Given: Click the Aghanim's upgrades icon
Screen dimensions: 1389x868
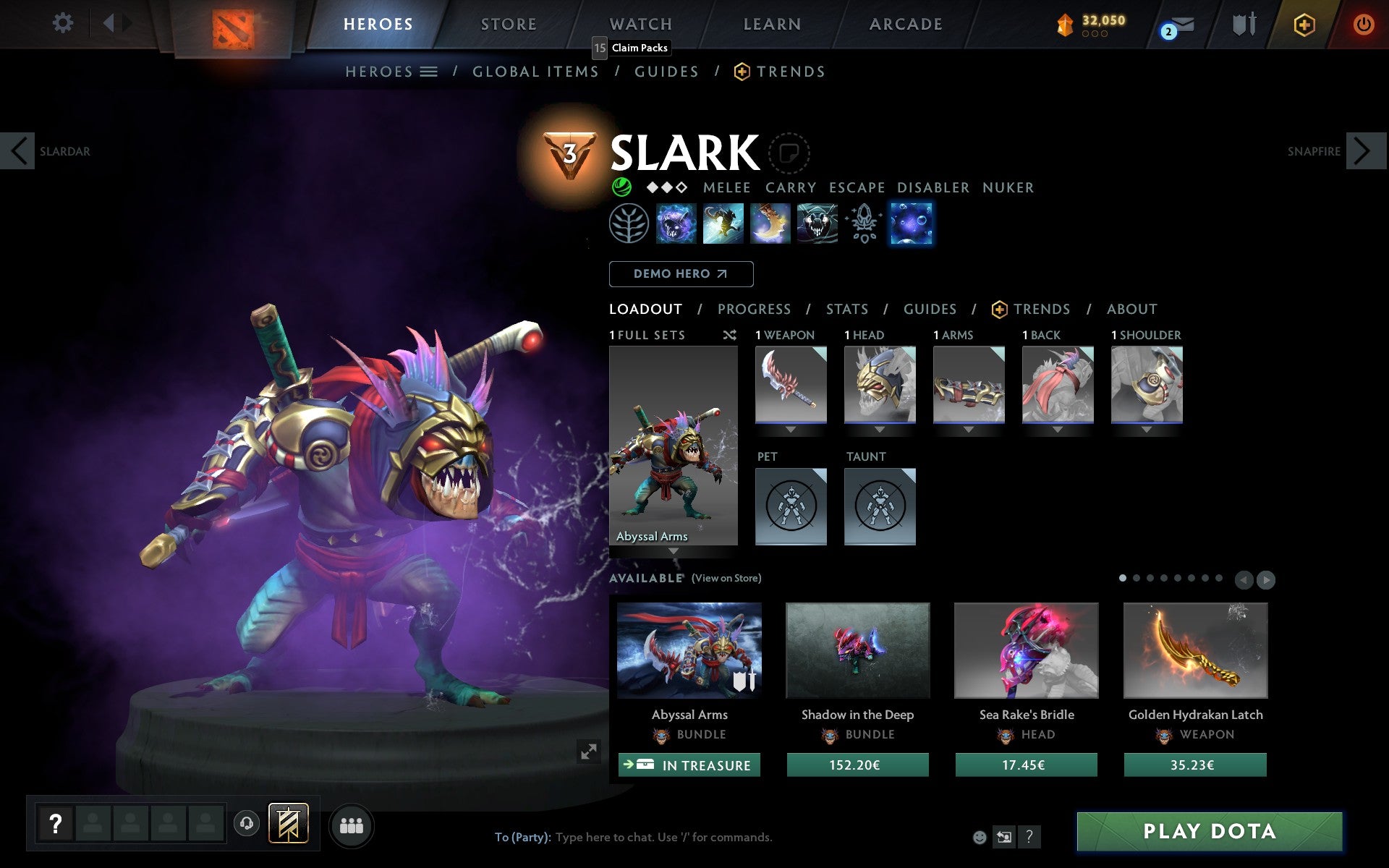Looking at the screenshot, I should click(862, 224).
